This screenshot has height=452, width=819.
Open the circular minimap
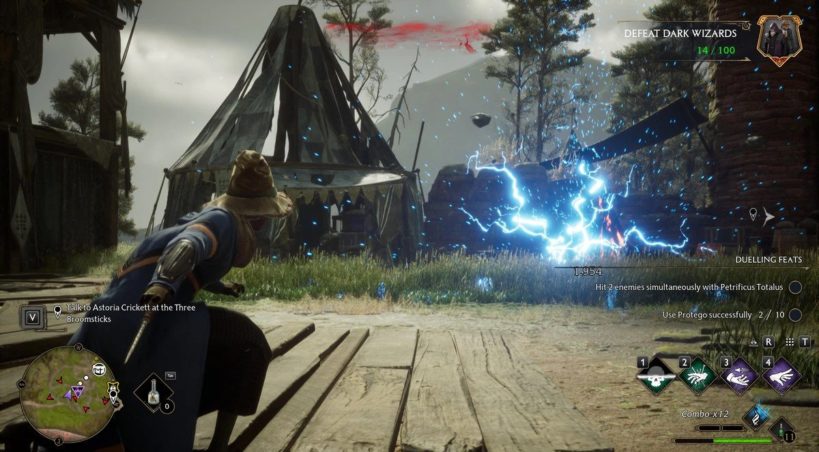[69, 394]
